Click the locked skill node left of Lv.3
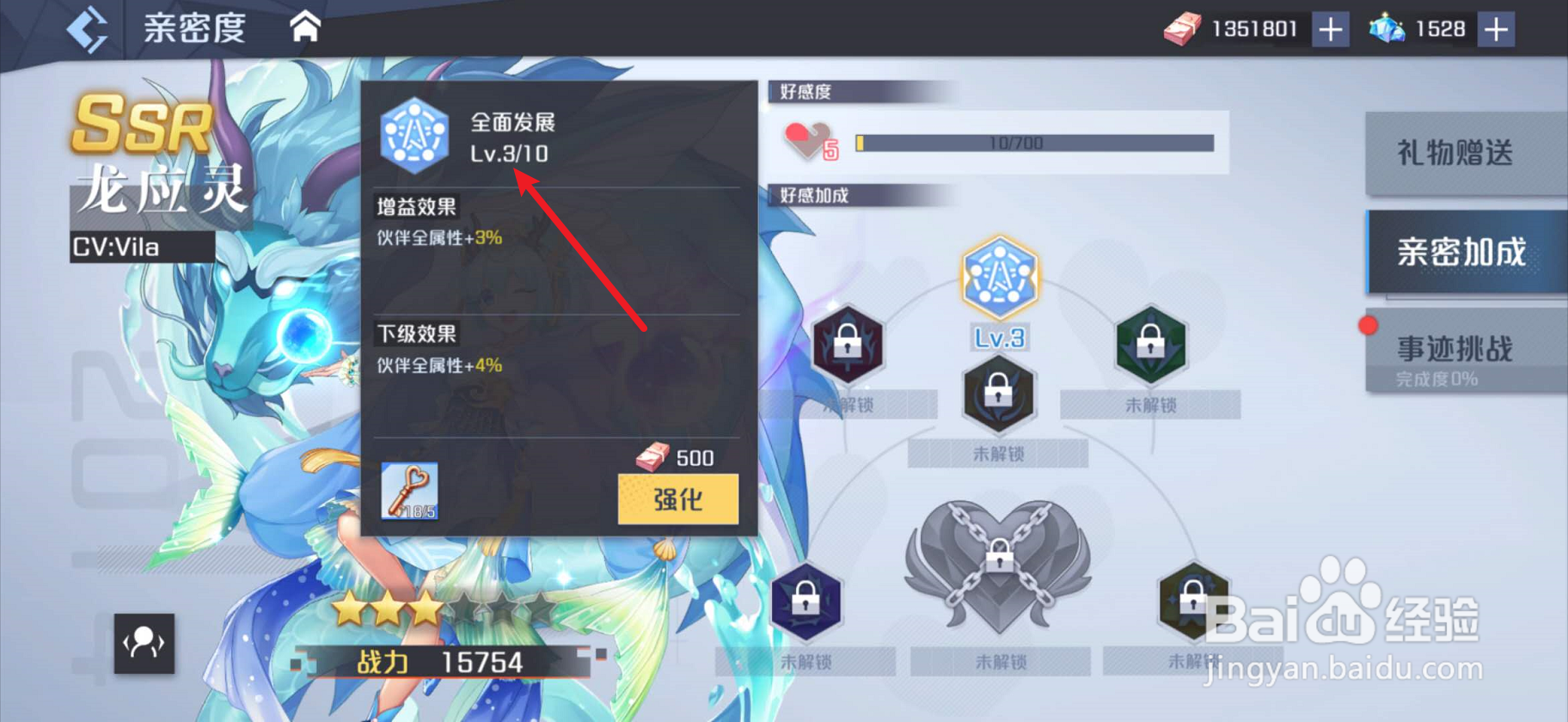Screen dimensions: 1568x722 coord(849,347)
